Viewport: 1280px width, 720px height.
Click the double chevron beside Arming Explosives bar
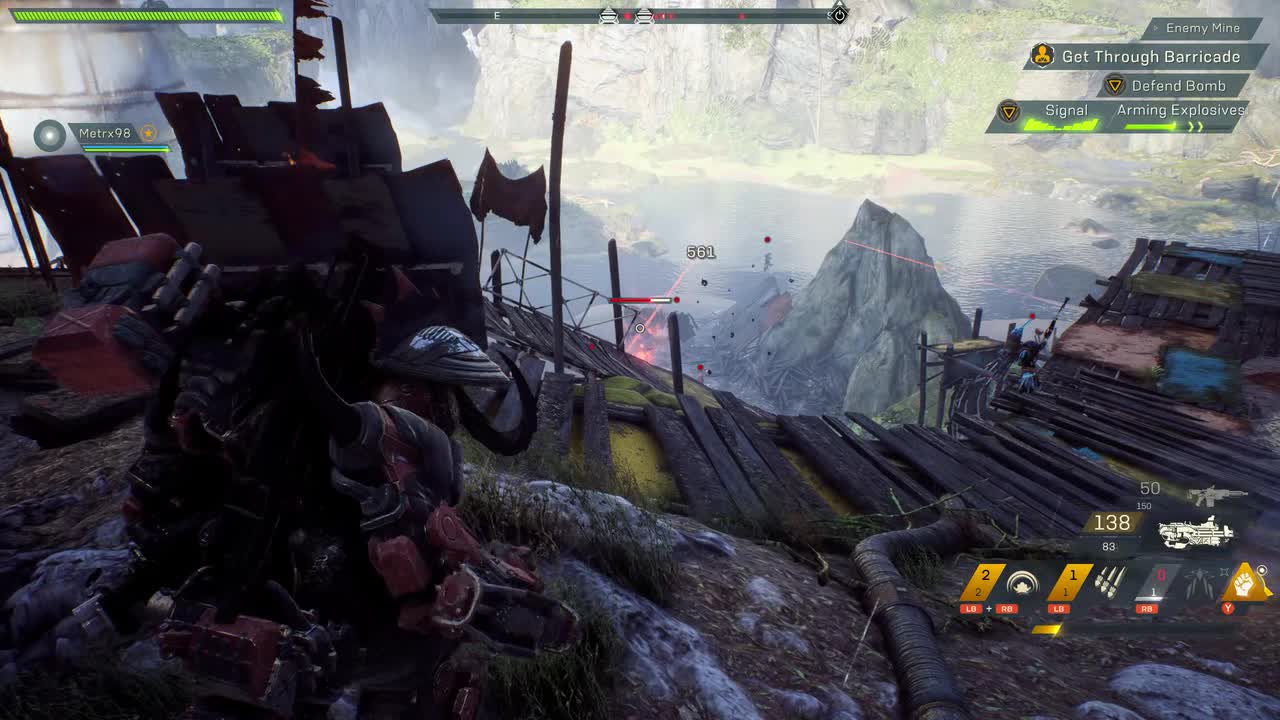tap(1196, 125)
